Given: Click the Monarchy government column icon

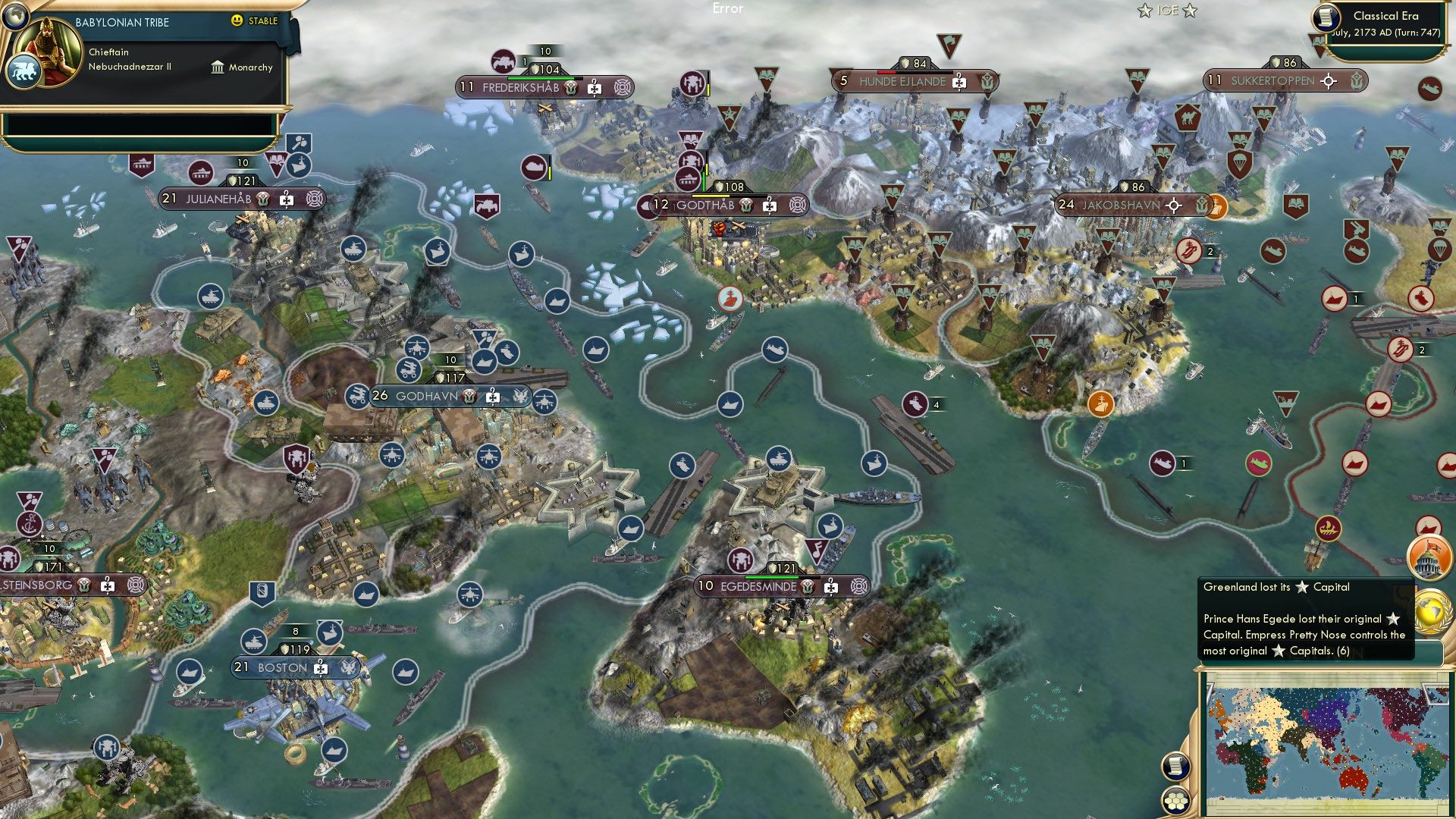Looking at the screenshot, I should [x=218, y=67].
